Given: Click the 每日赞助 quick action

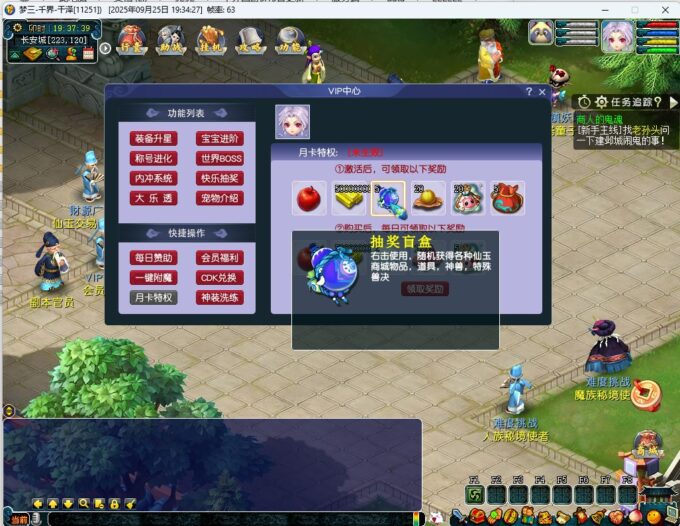Looking at the screenshot, I should coord(154,258).
